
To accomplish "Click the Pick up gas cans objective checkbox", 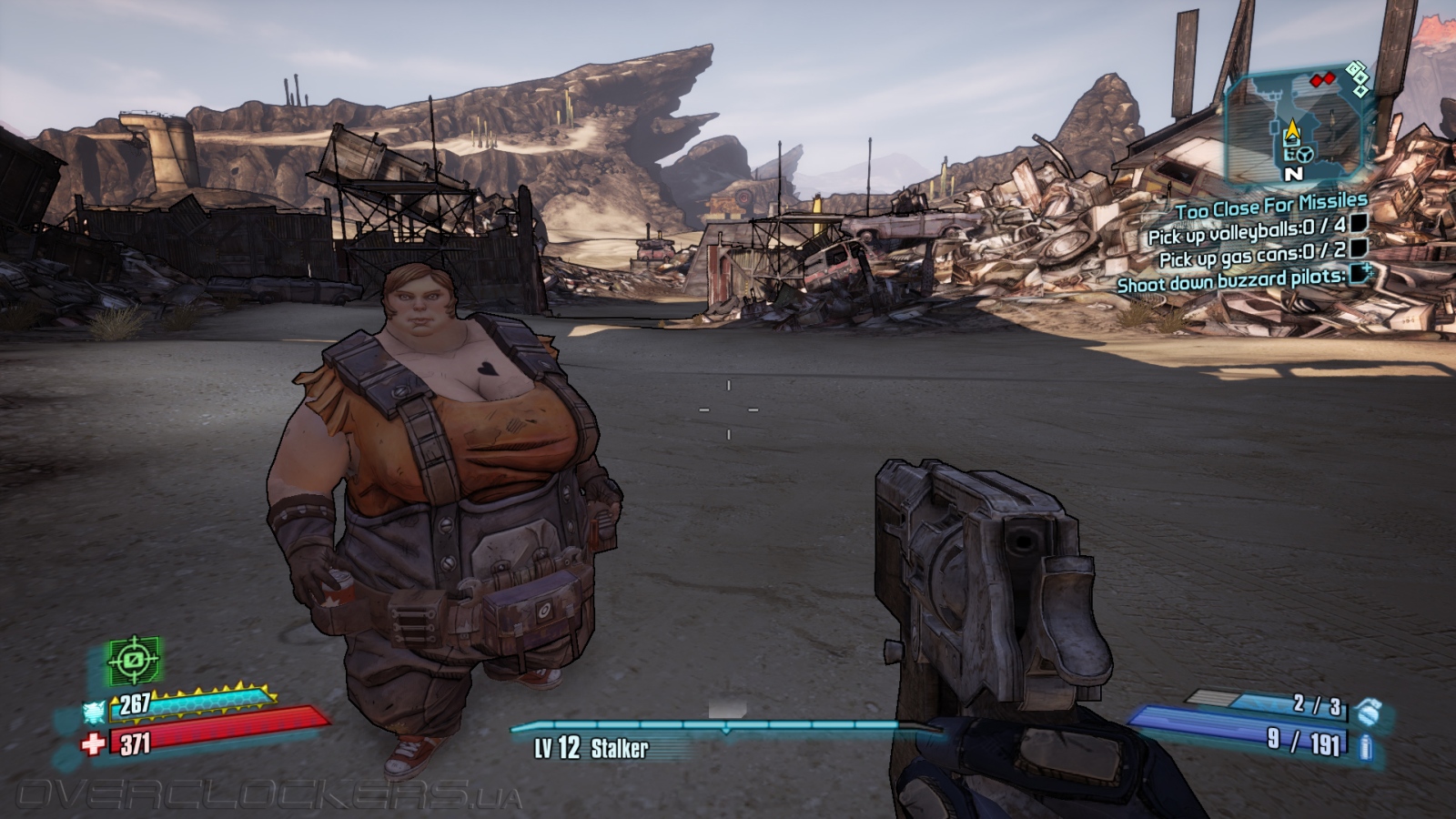I will (x=1358, y=248).
